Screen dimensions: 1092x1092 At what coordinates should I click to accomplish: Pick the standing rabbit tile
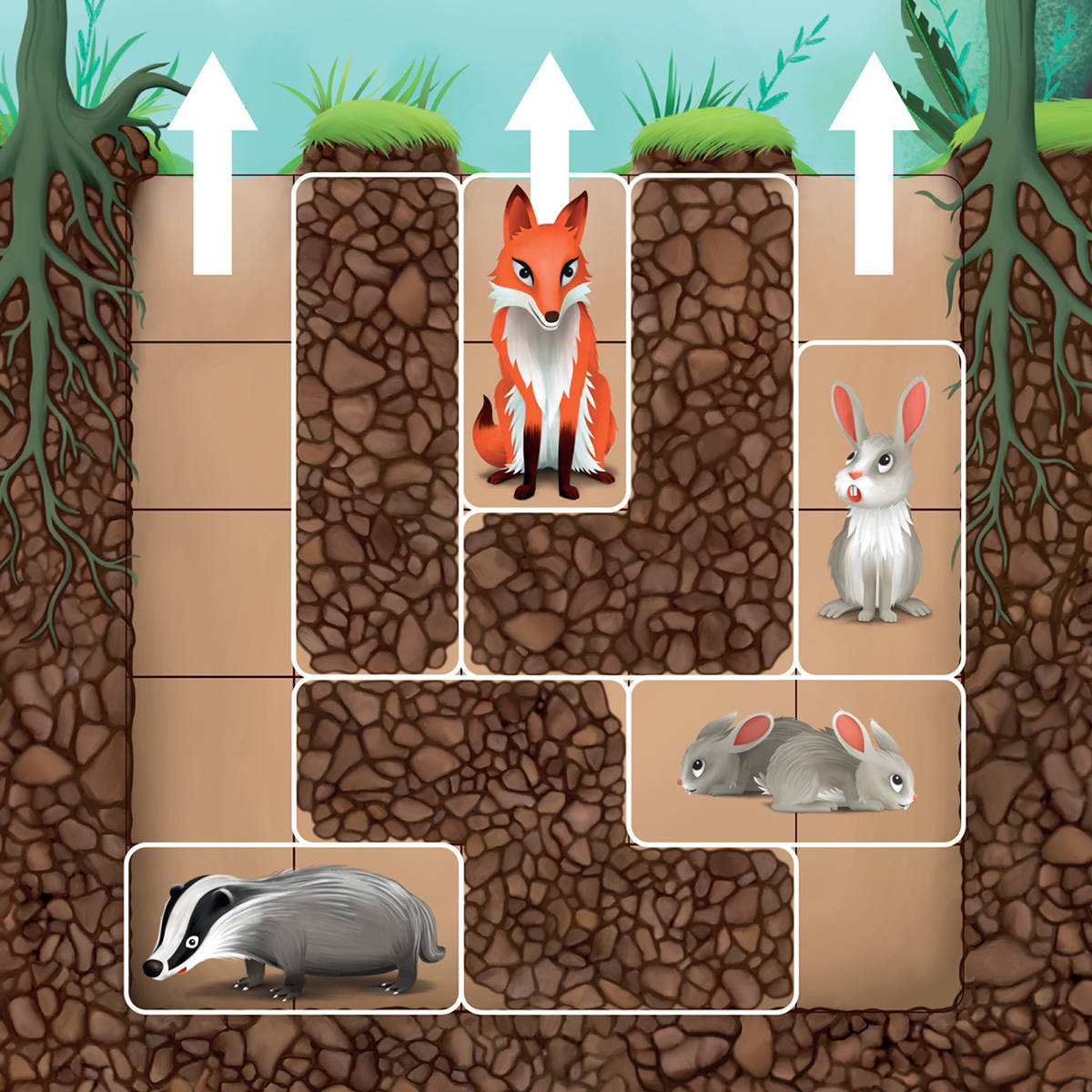click(879, 510)
